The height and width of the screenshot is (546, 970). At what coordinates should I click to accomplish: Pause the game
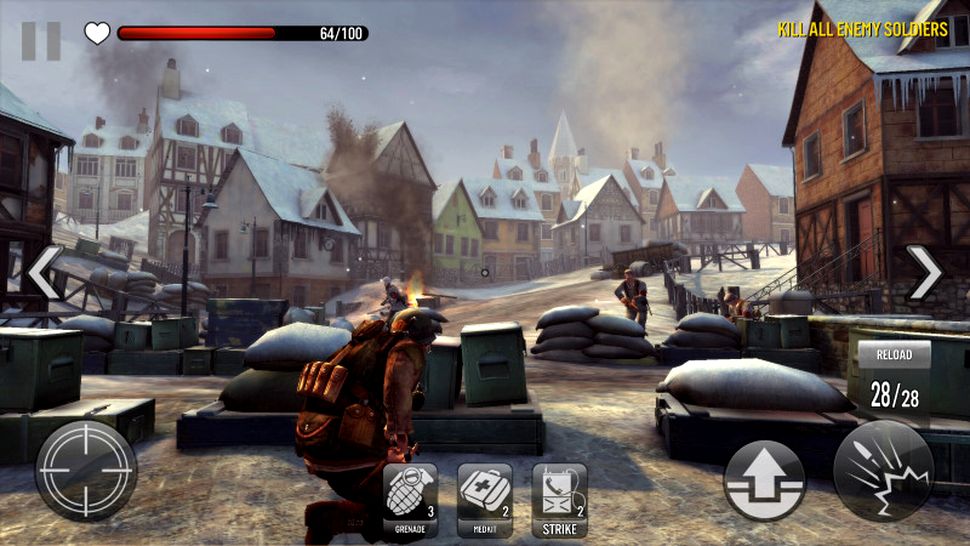(x=41, y=41)
